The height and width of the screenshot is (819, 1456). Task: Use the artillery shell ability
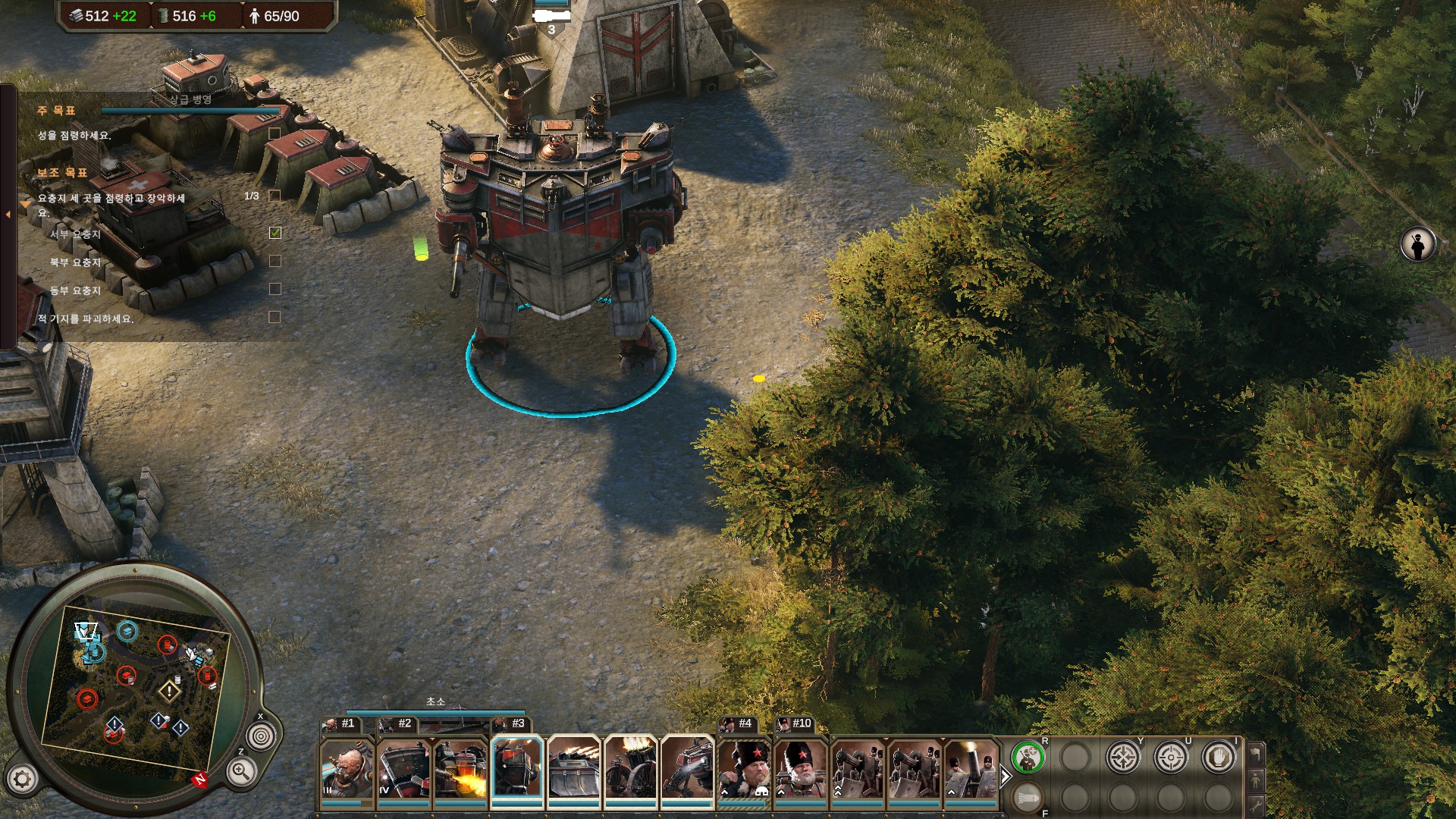click(1028, 797)
